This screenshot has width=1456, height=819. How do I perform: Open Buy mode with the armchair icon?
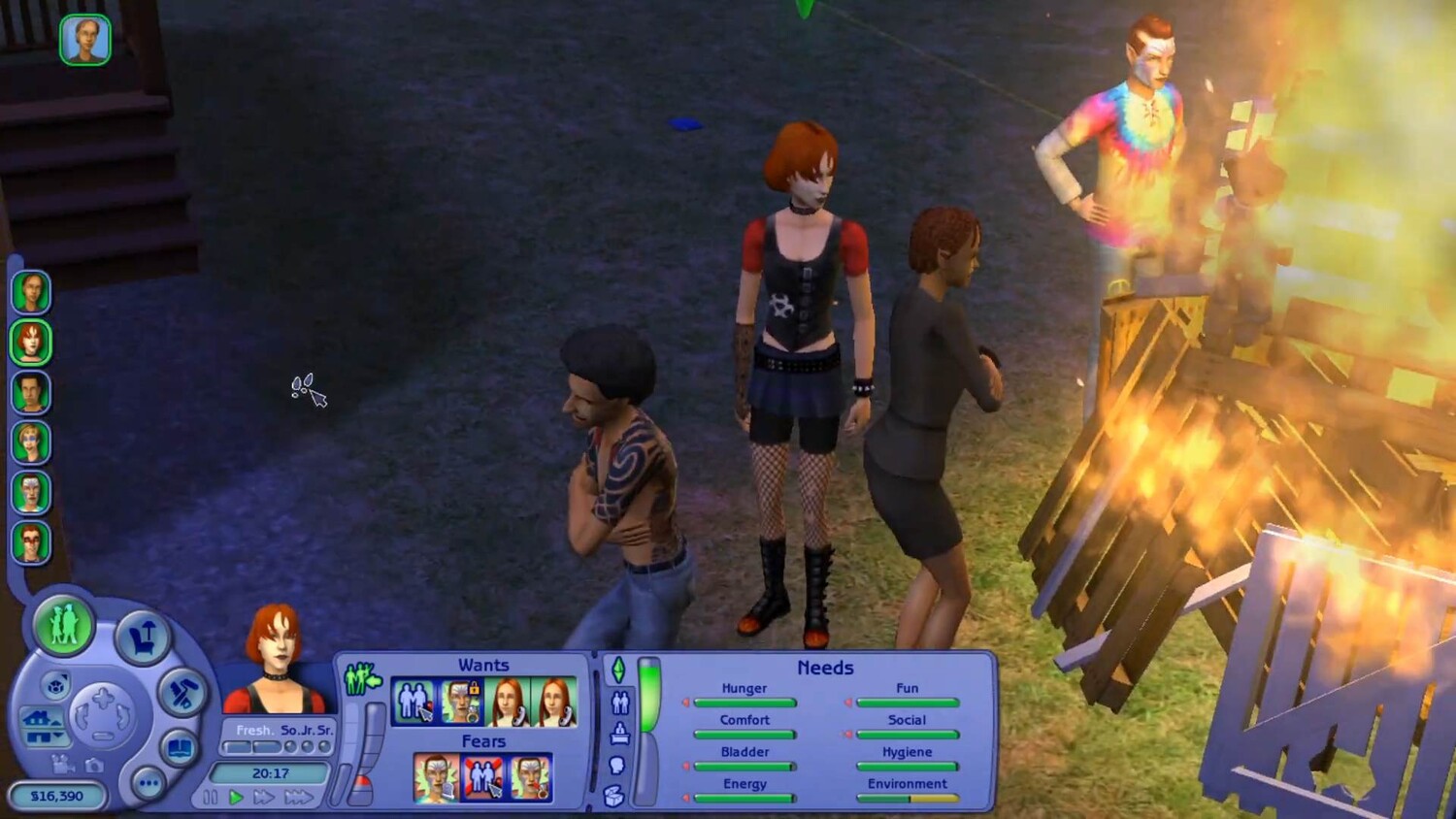coord(142,639)
